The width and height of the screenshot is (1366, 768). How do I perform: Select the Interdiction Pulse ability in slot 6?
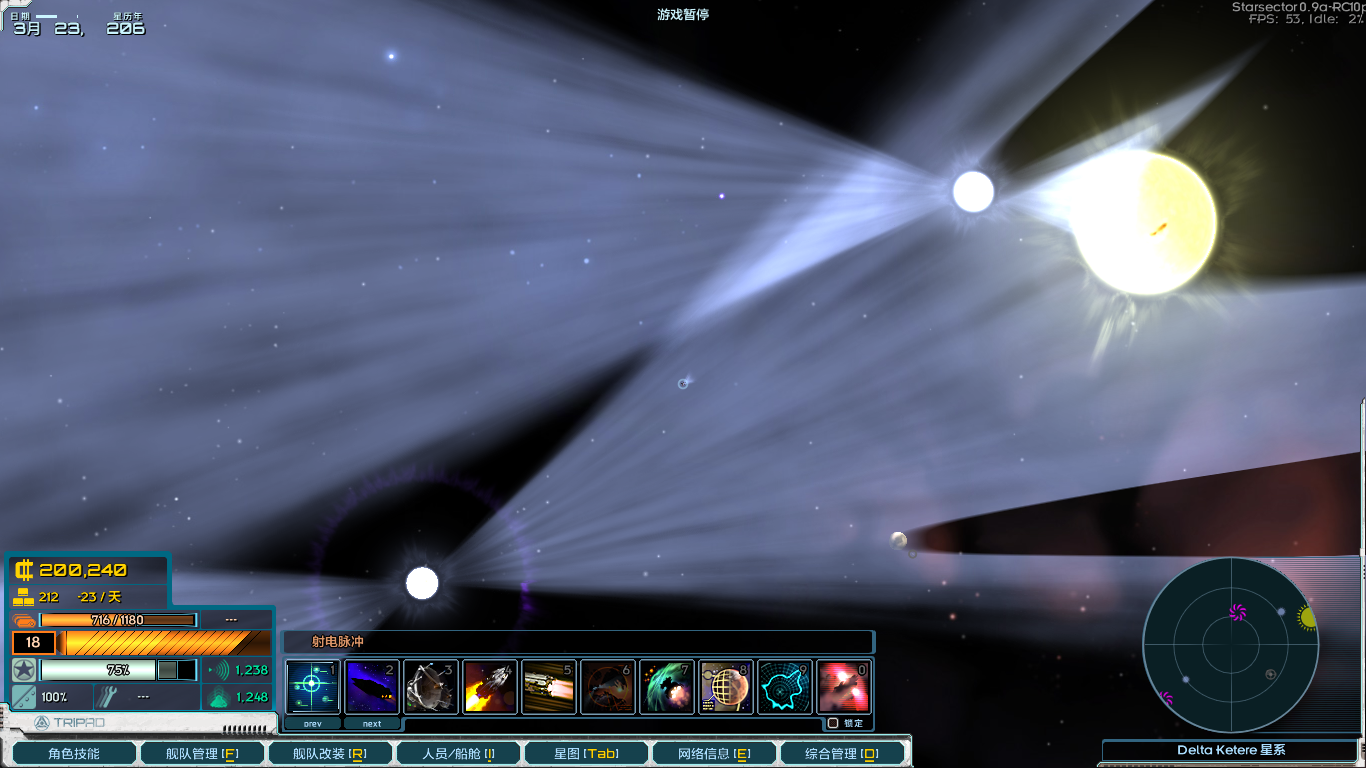tap(607, 686)
